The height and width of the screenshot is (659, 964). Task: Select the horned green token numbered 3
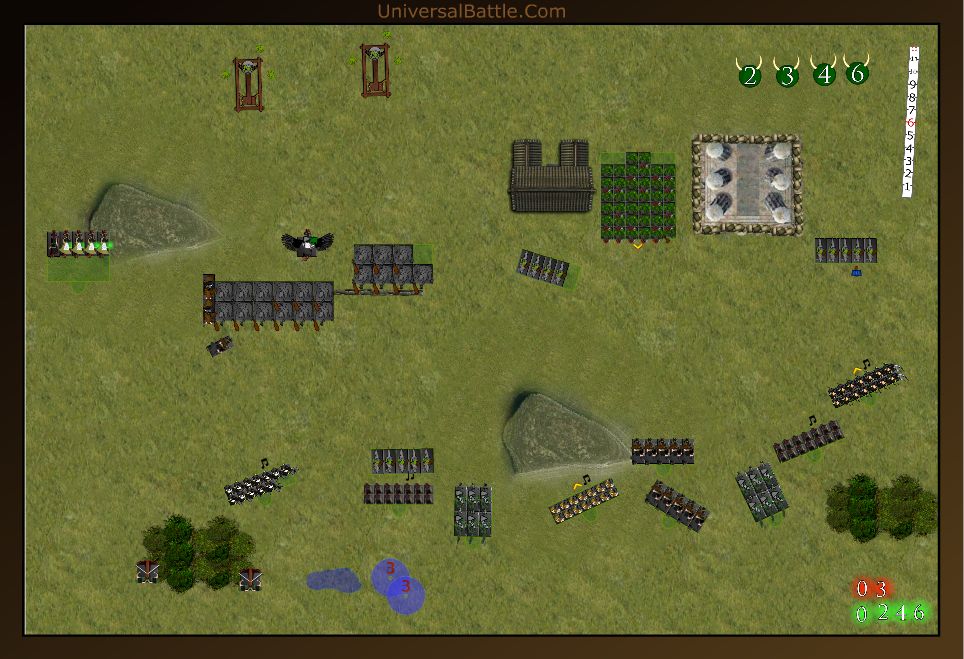point(787,75)
